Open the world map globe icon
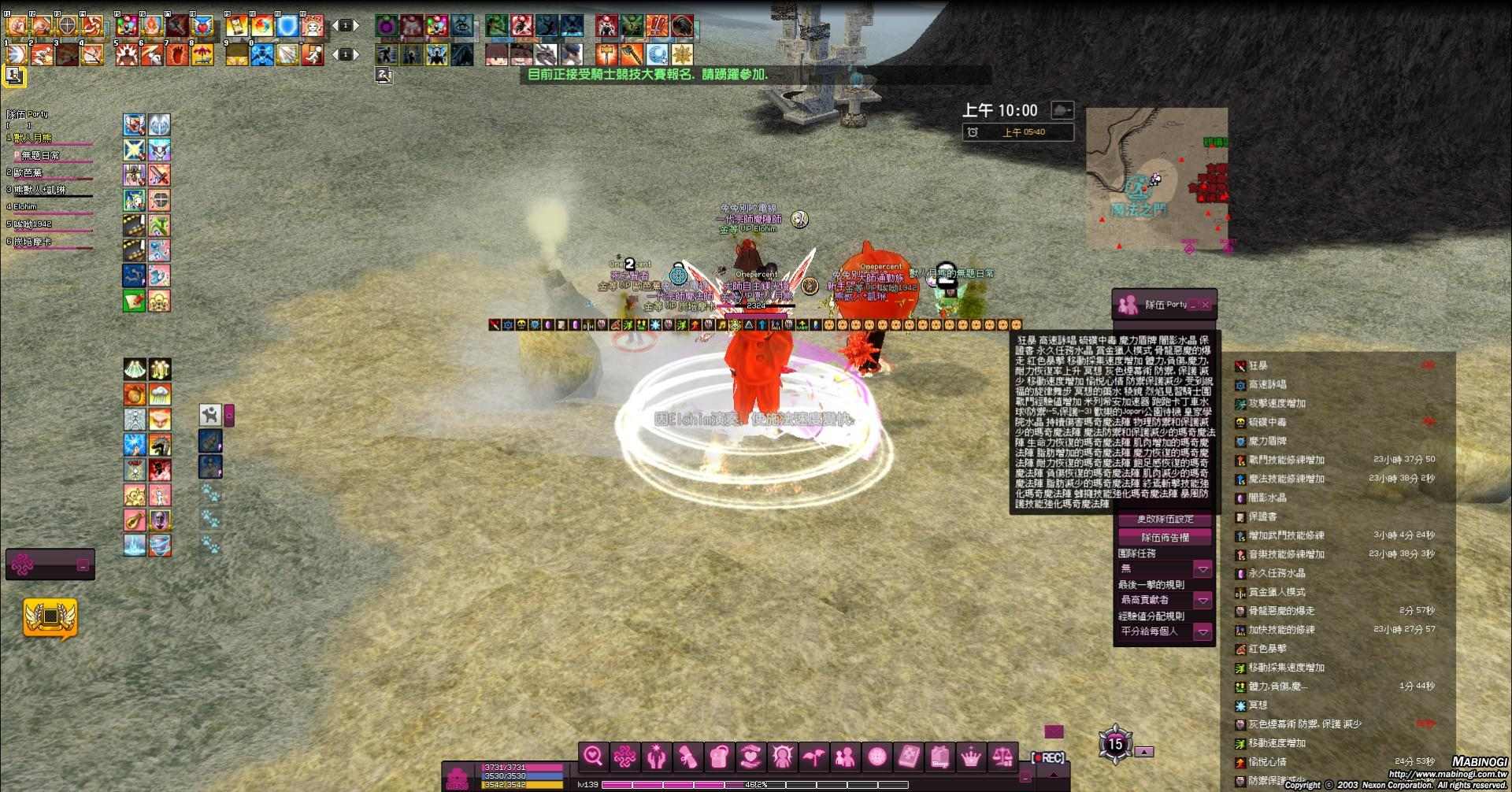The height and width of the screenshot is (792, 1512). 877,757
